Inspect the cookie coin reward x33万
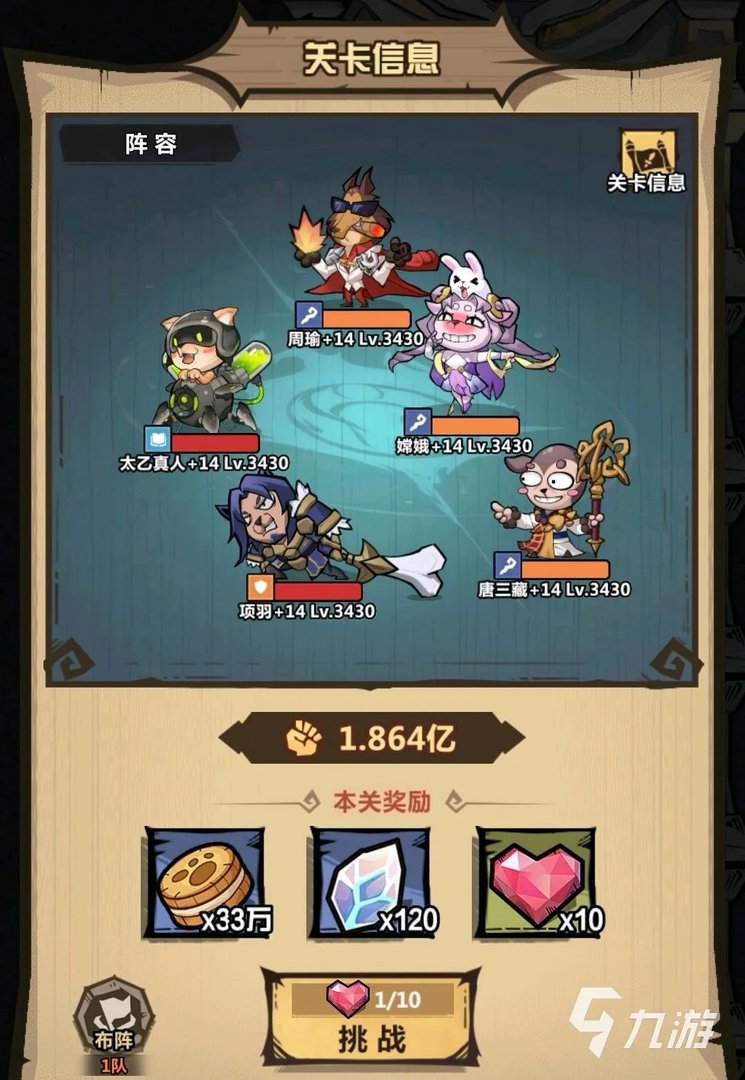The image size is (745, 1080). [x=204, y=881]
